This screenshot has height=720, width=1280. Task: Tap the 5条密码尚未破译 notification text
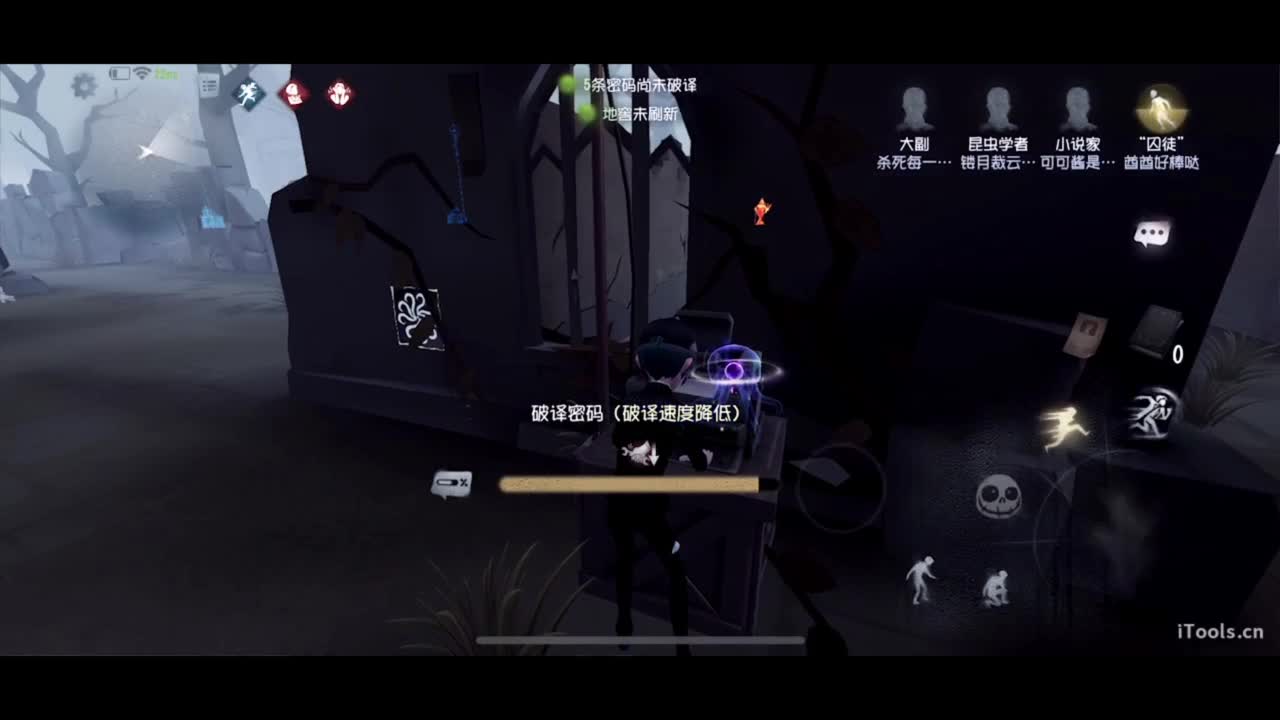click(x=640, y=87)
